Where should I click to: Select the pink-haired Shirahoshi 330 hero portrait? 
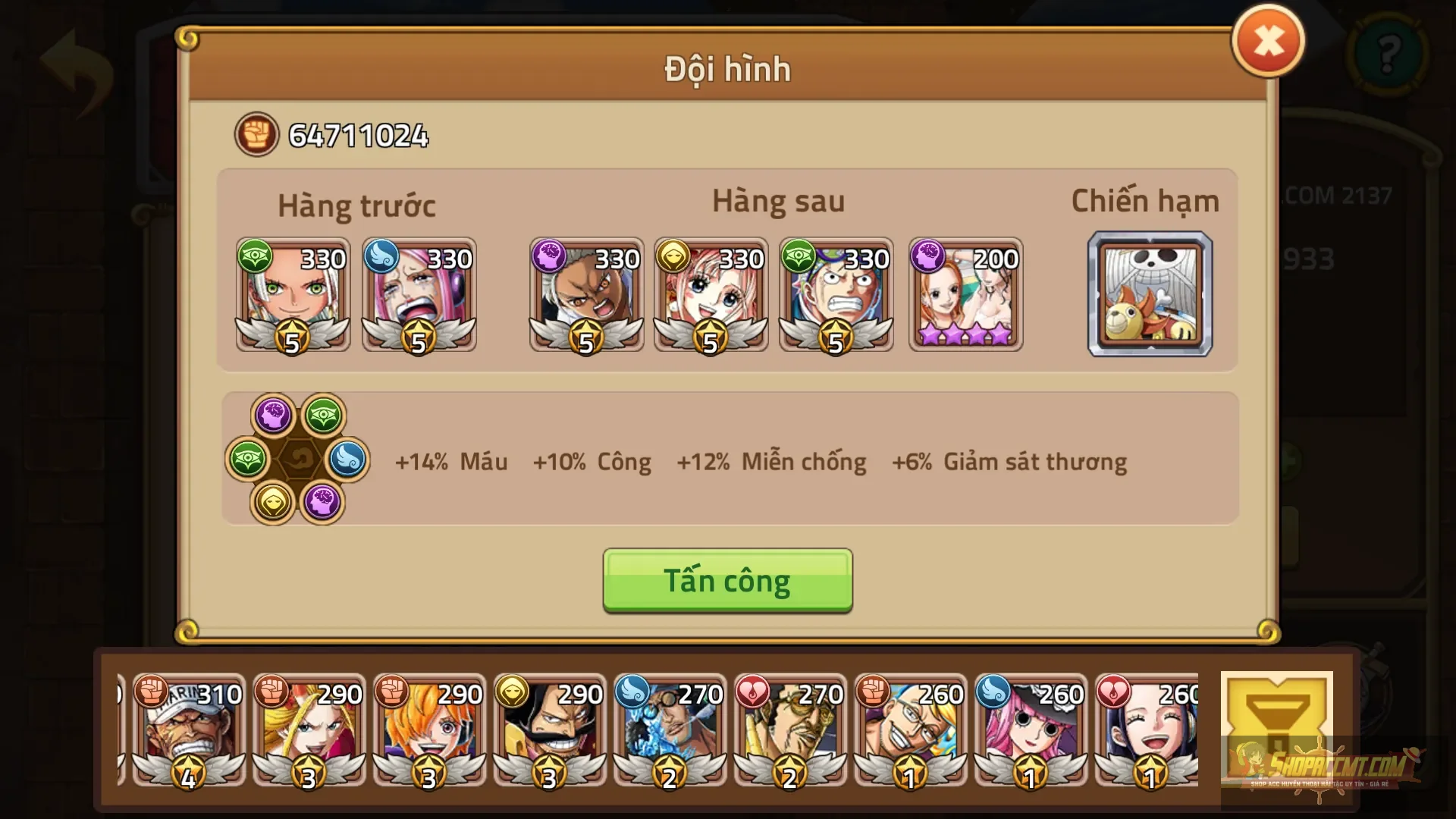(x=711, y=296)
